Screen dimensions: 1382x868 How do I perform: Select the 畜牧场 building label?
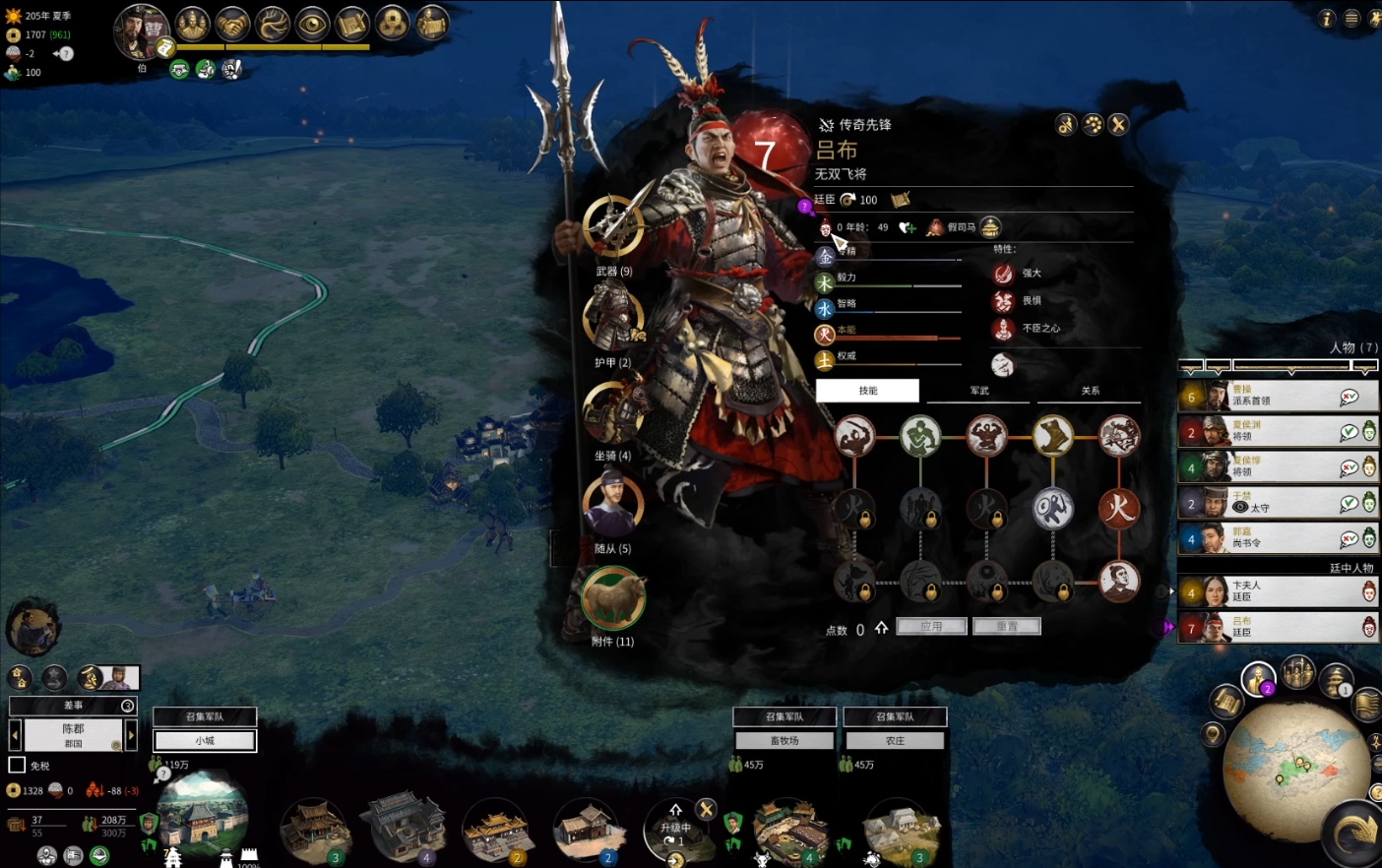[x=785, y=740]
